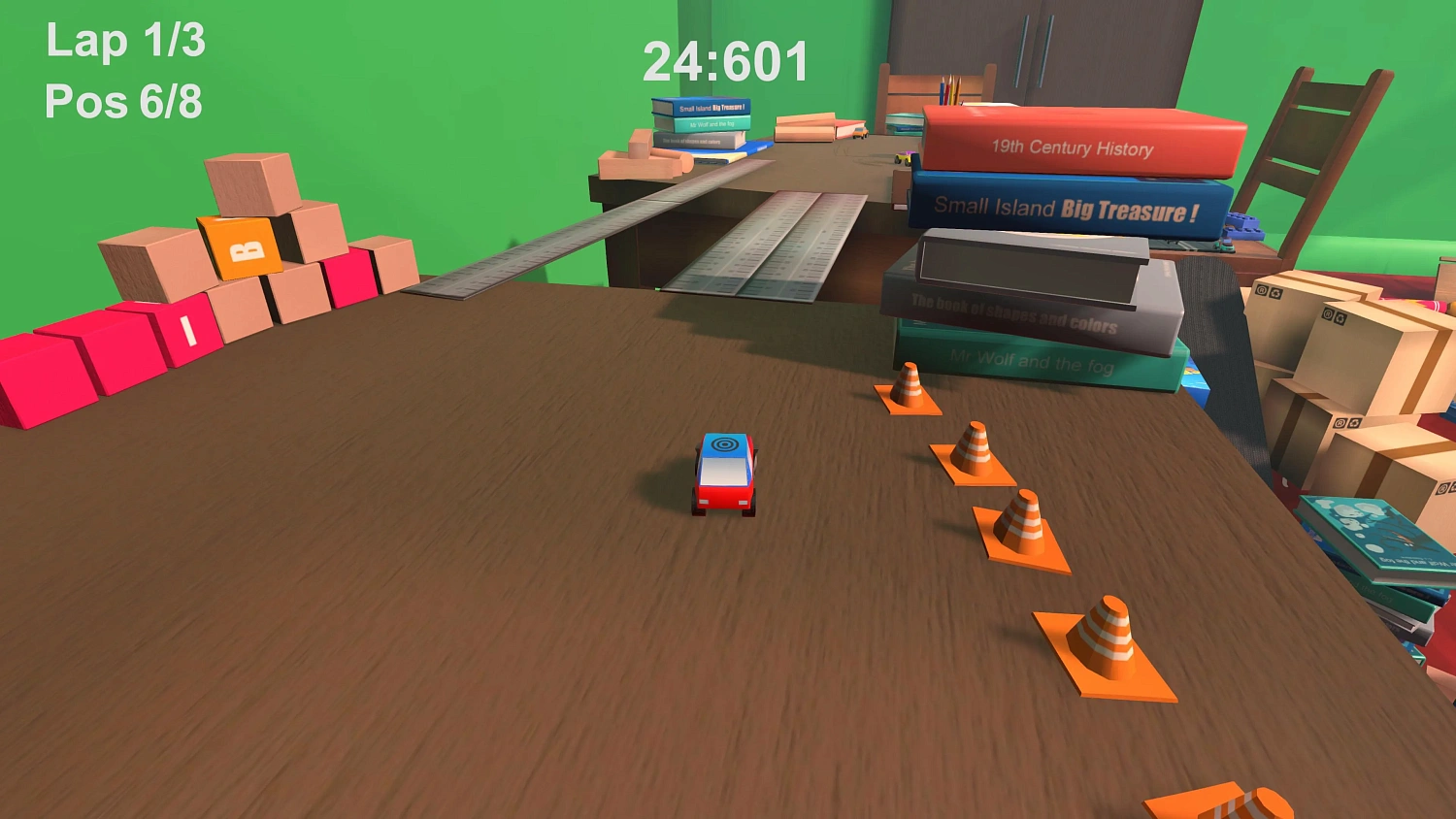Click the small cone farthest up the slope
Viewport: 1456px width, 819px height.
[908, 388]
